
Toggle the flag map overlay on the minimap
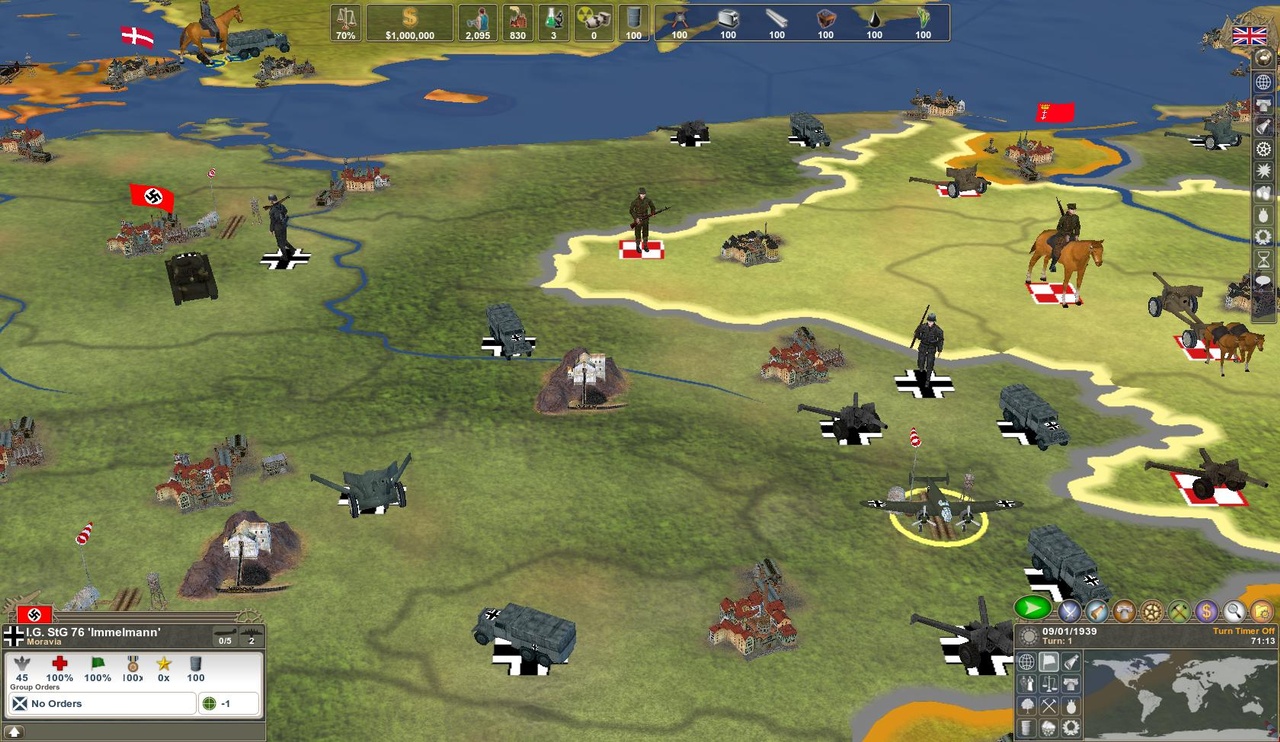click(1048, 661)
